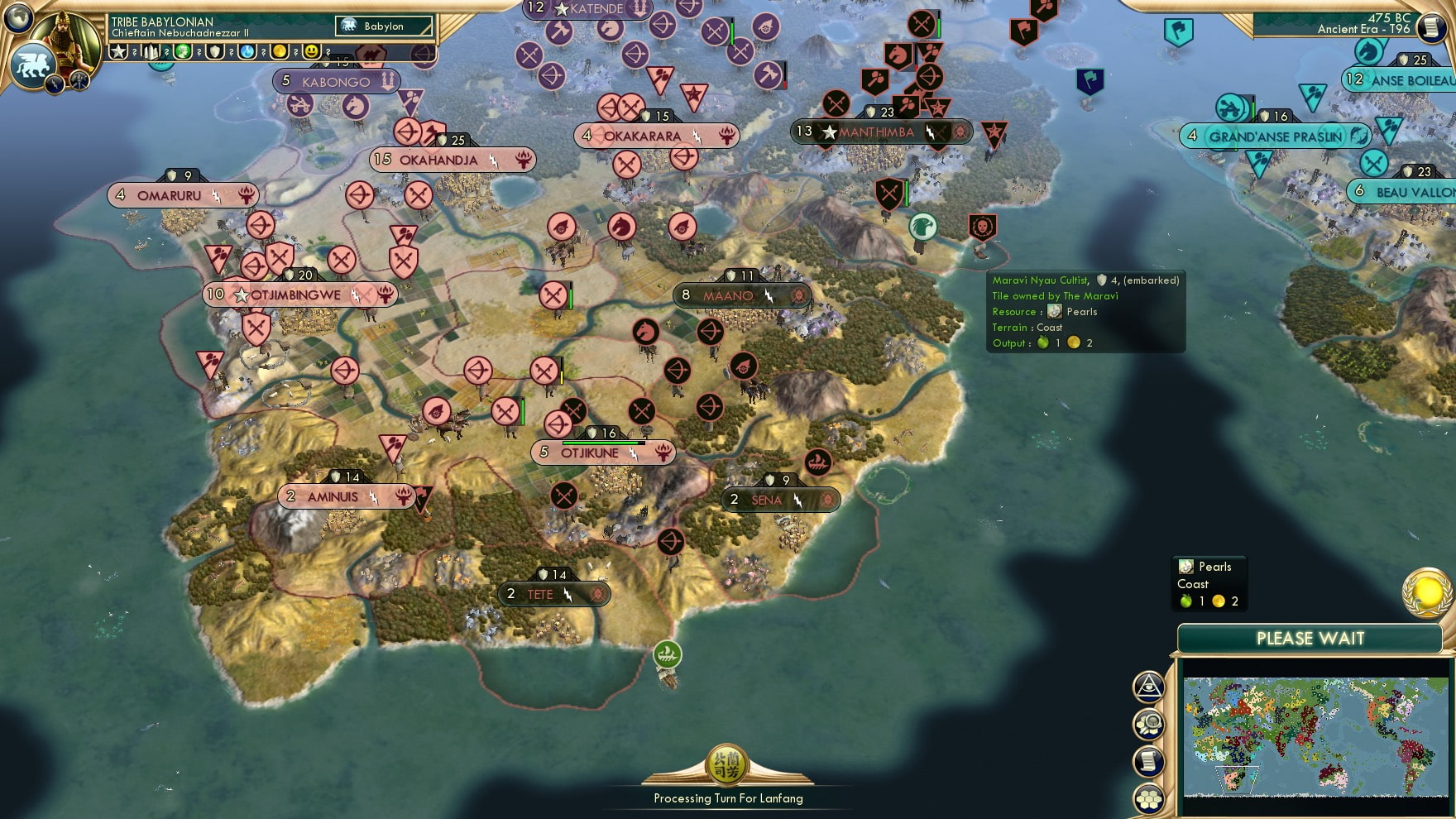Viewport: 1456px width, 819px height.
Task: Expand the Pearls resource info panel
Action: pos(1210,582)
